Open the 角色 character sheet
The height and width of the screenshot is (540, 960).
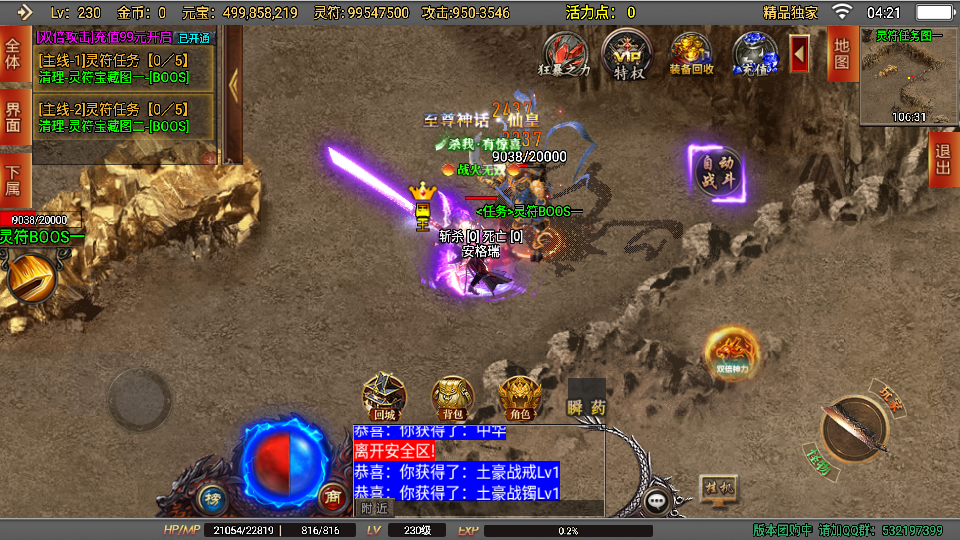(518, 398)
